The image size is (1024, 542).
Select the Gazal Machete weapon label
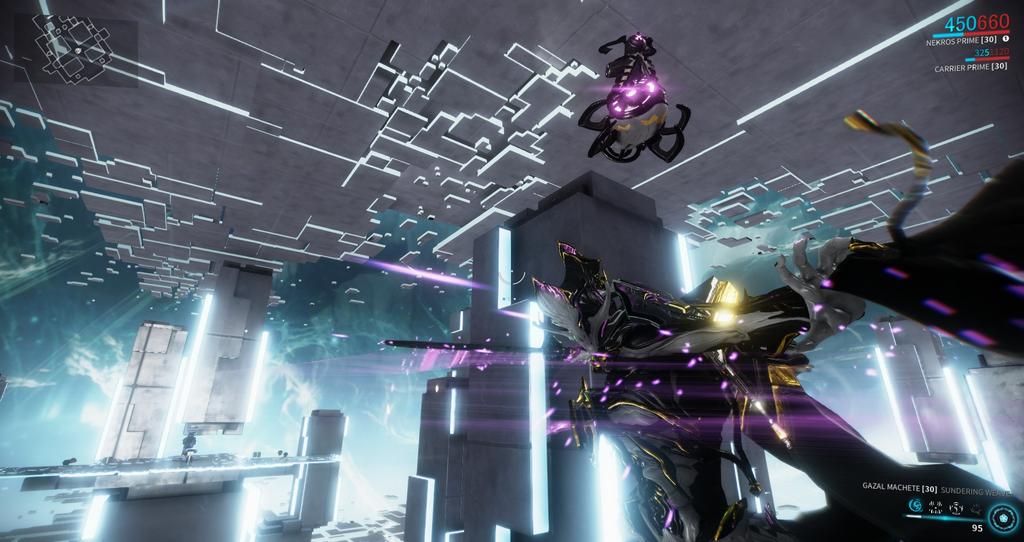tap(897, 486)
